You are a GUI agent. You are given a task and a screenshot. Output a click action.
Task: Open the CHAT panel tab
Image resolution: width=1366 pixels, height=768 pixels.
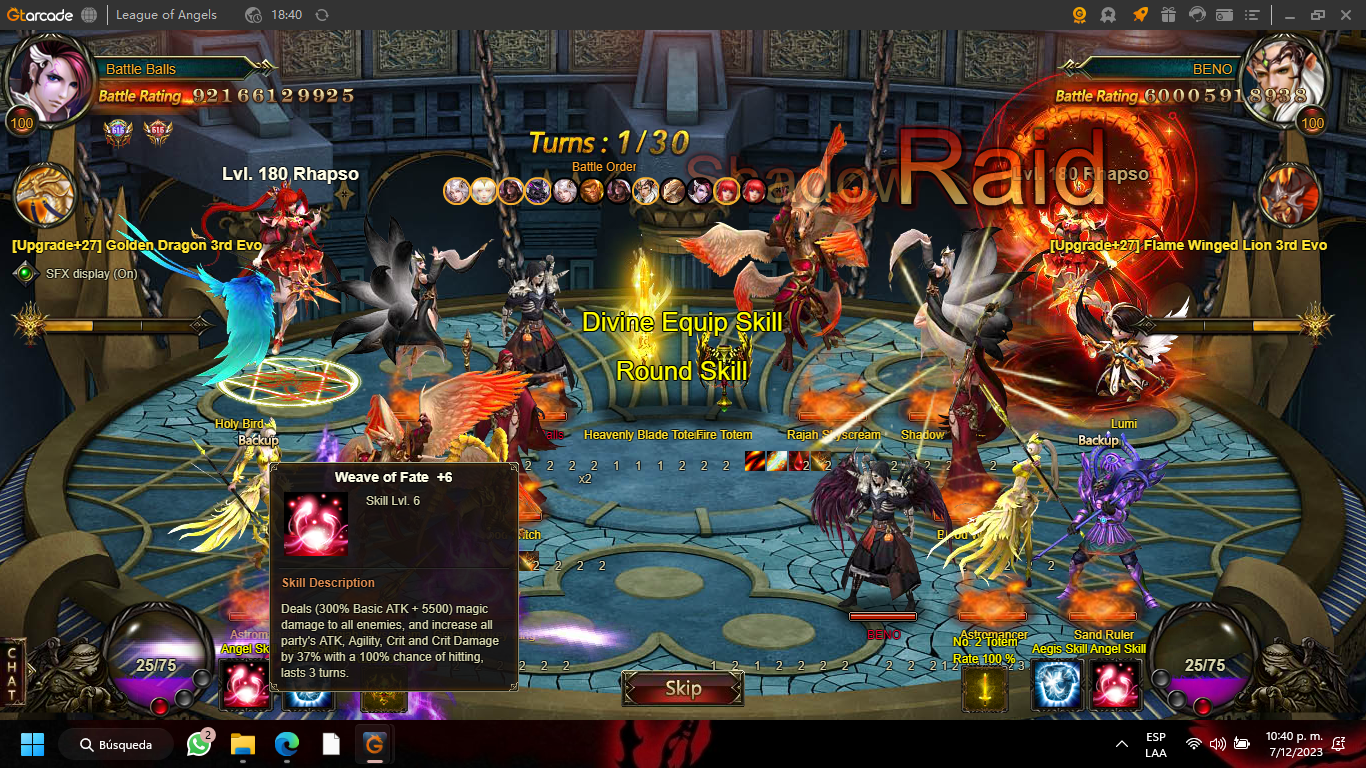12,674
